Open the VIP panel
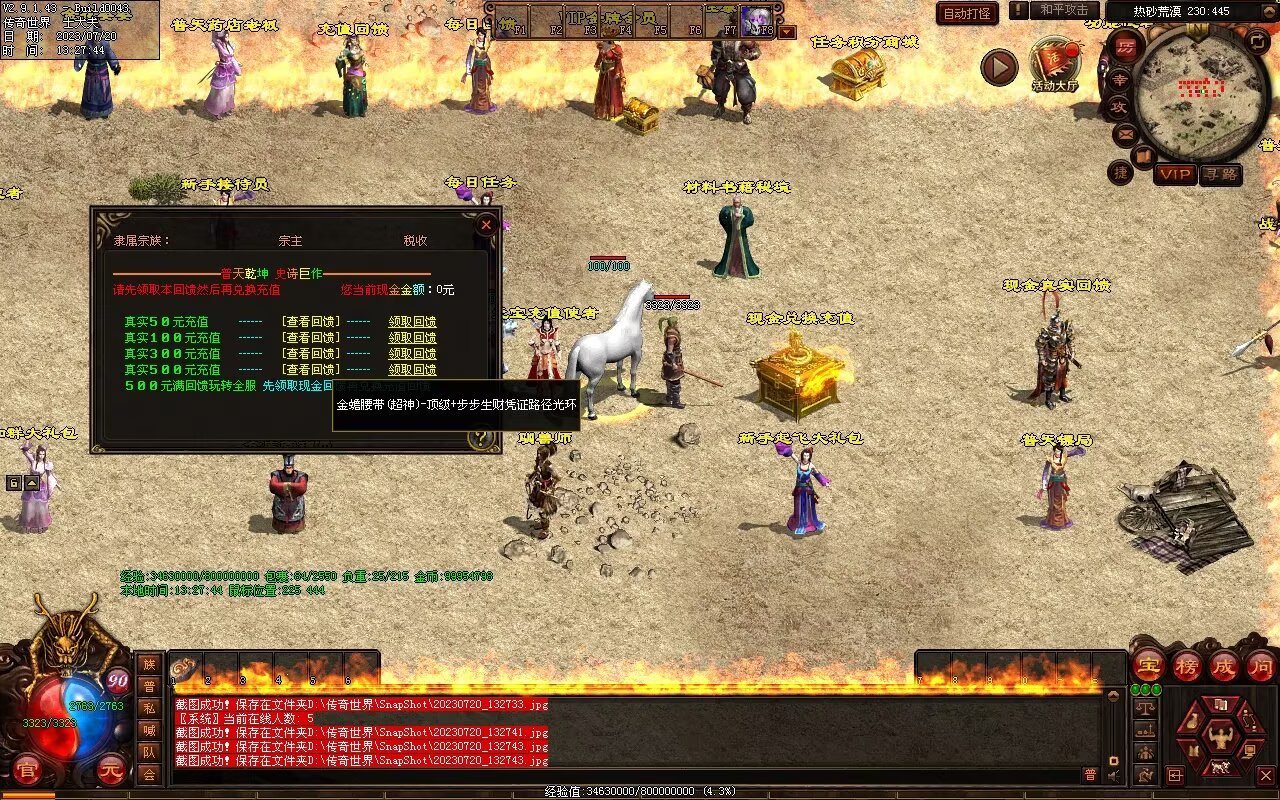Image resolution: width=1280 pixels, height=800 pixels. tap(1175, 174)
